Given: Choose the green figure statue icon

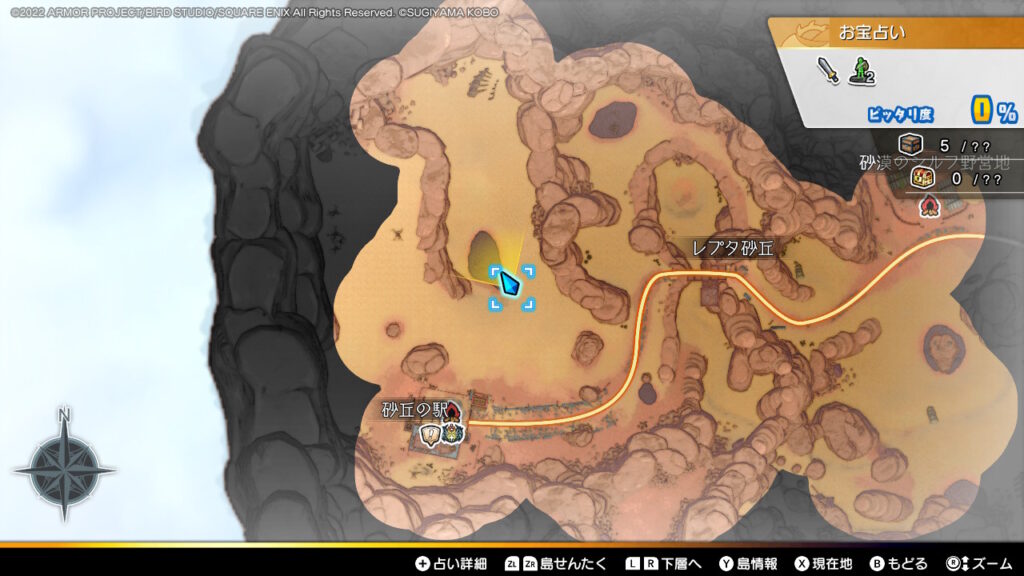Looking at the screenshot, I should click(861, 70).
